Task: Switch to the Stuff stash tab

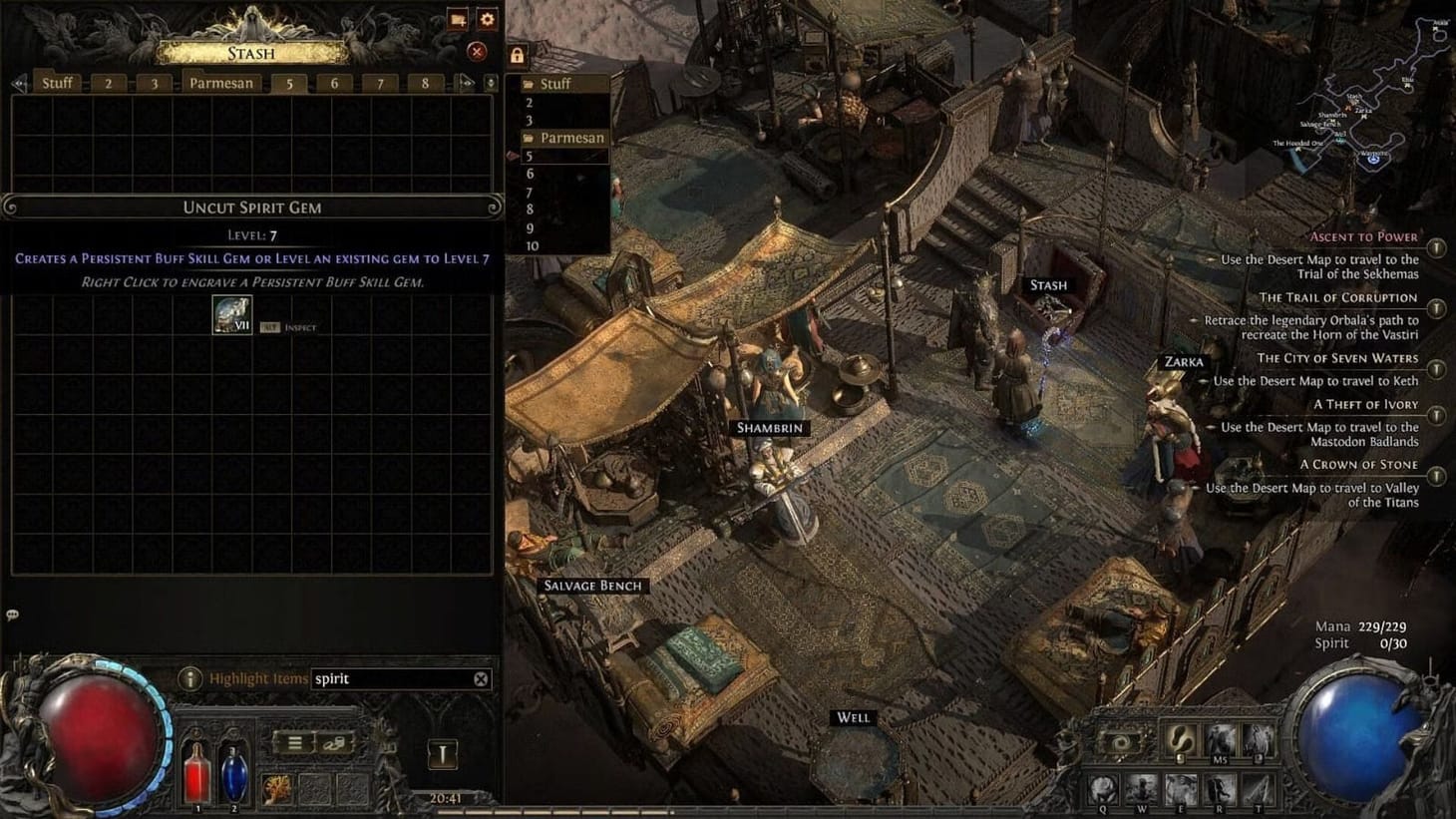Action: click(x=57, y=83)
